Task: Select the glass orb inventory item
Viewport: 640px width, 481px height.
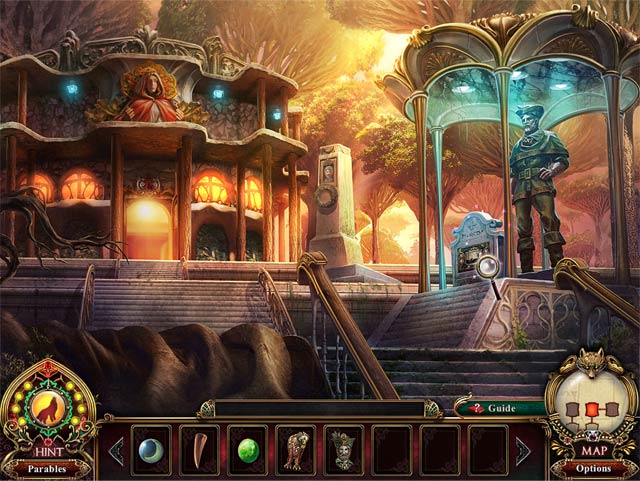Action: [151, 449]
